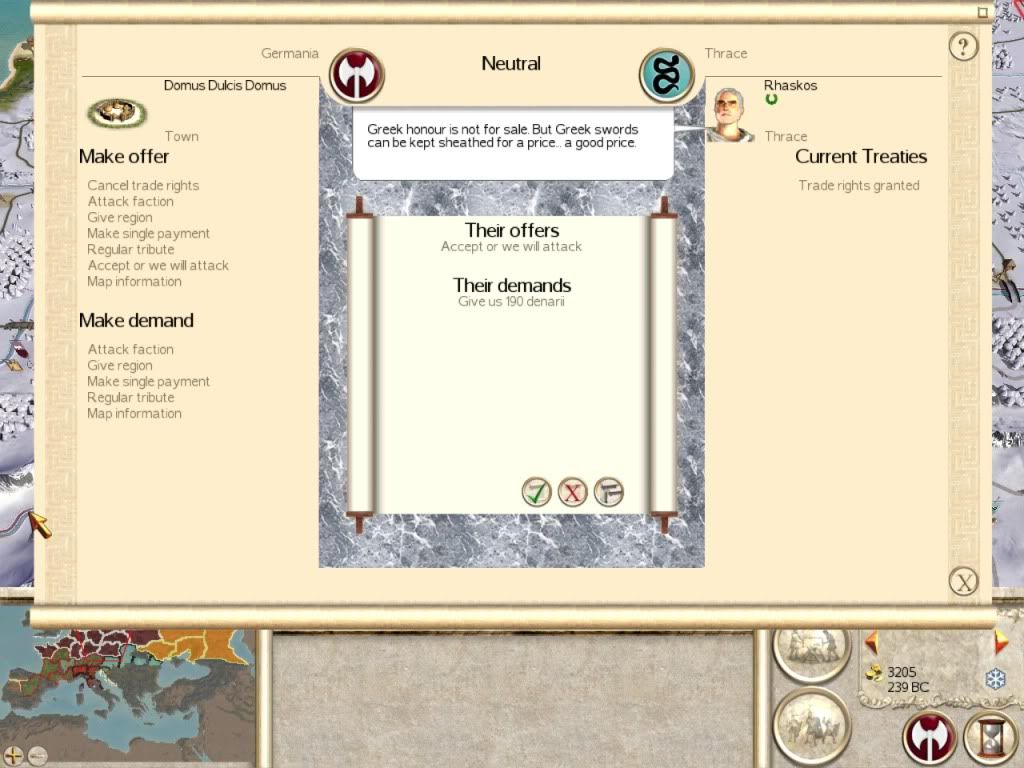Demand Make single payment under Make demand
The height and width of the screenshot is (768, 1024).
(148, 381)
